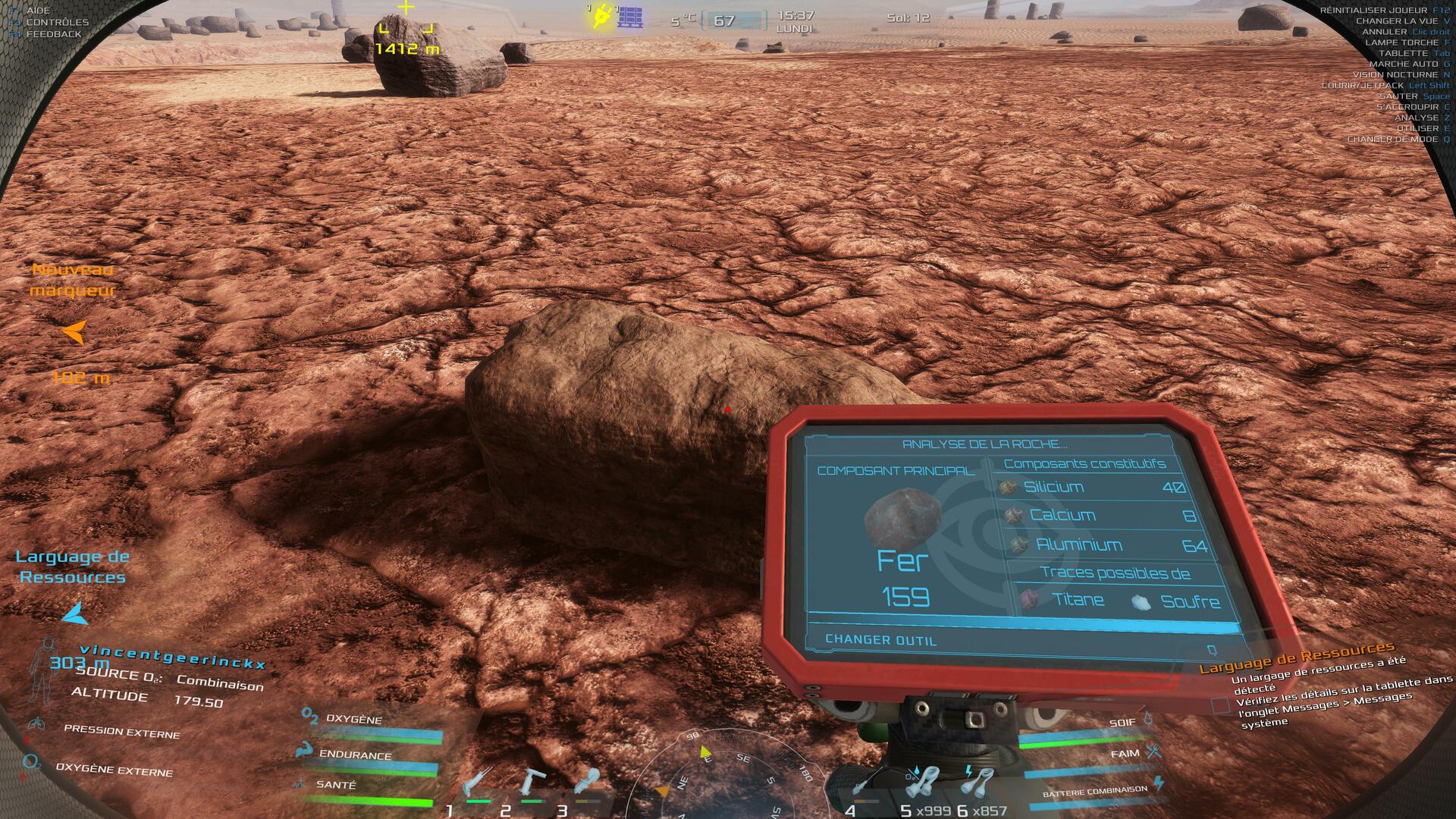Select the electric power cable slot
1456x819 pixels.
978,785
